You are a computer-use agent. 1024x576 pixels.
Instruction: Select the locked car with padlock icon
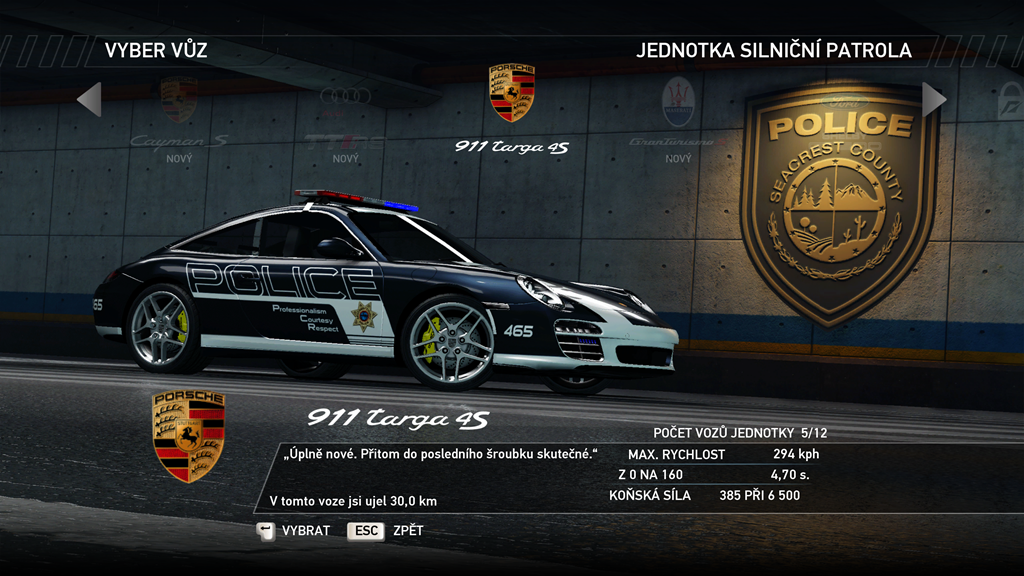point(1008,102)
